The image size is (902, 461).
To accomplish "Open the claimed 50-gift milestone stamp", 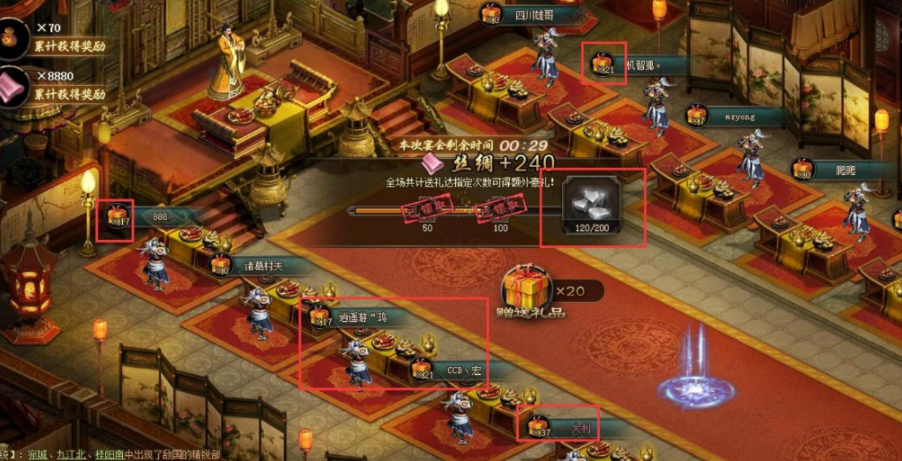I will point(427,208).
